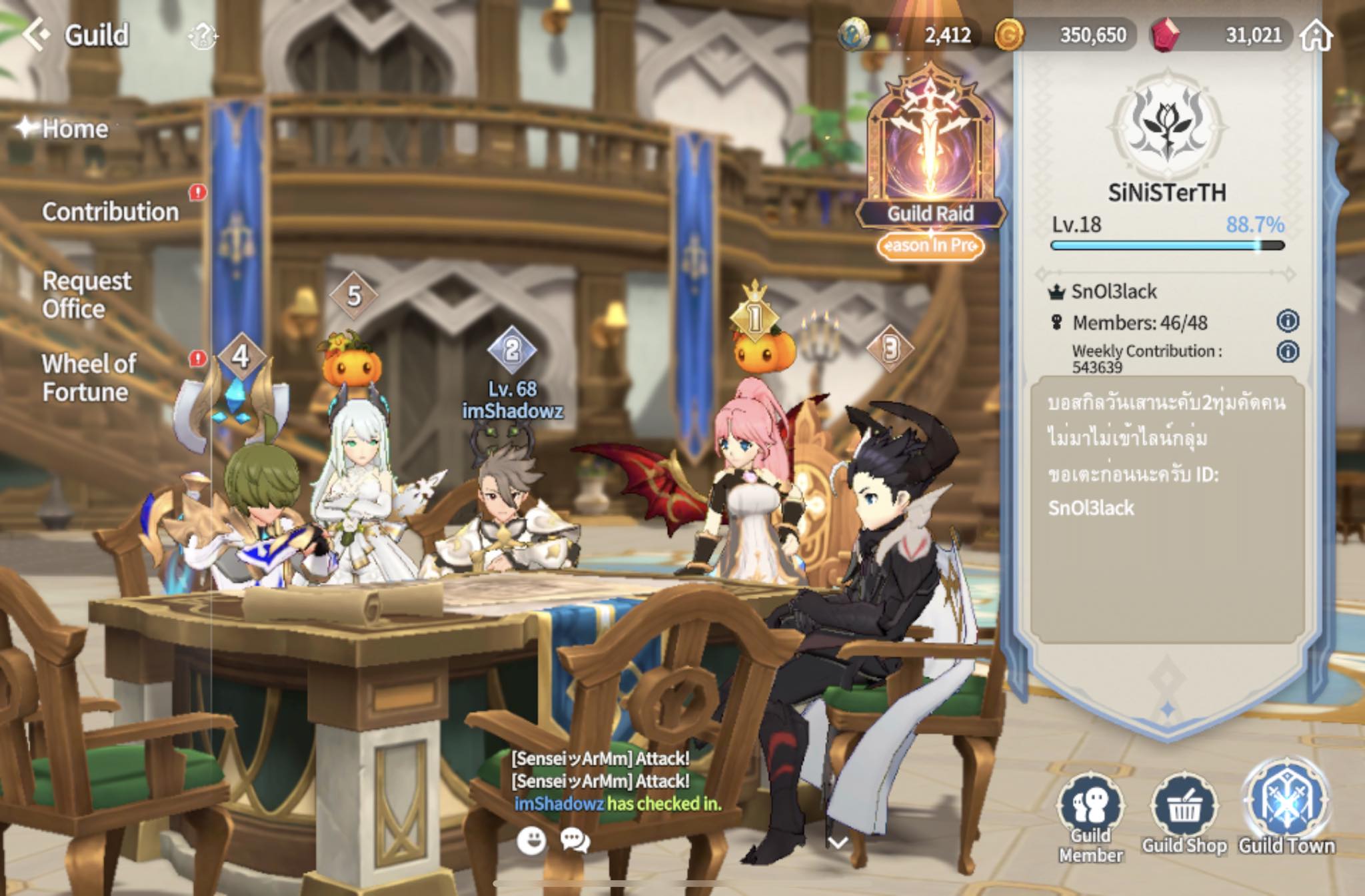
Task: Return to main screen via house icon
Action: point(1316,35)
